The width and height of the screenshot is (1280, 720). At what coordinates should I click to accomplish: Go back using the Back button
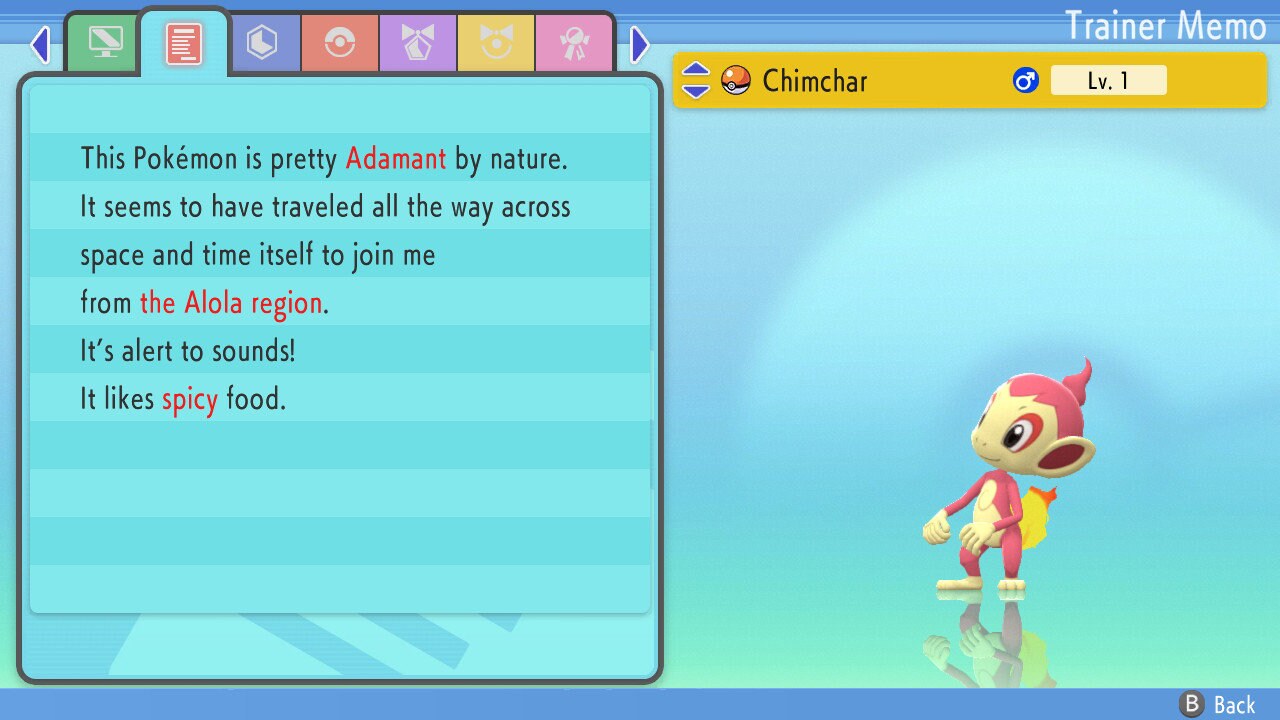click(x=1218, y=705)
